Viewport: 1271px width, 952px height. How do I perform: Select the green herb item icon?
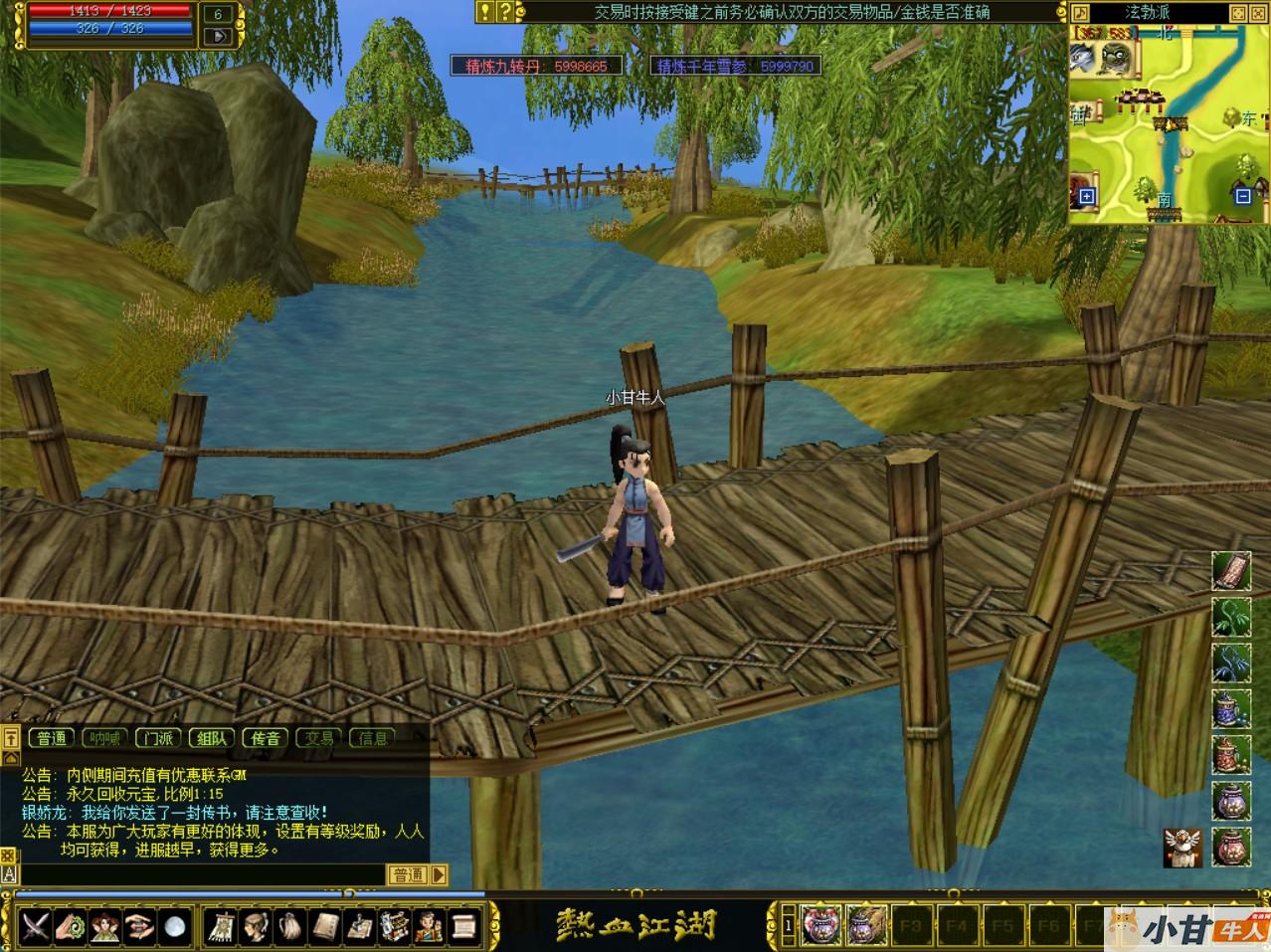pyautogui.click(x=1231, y=618)
